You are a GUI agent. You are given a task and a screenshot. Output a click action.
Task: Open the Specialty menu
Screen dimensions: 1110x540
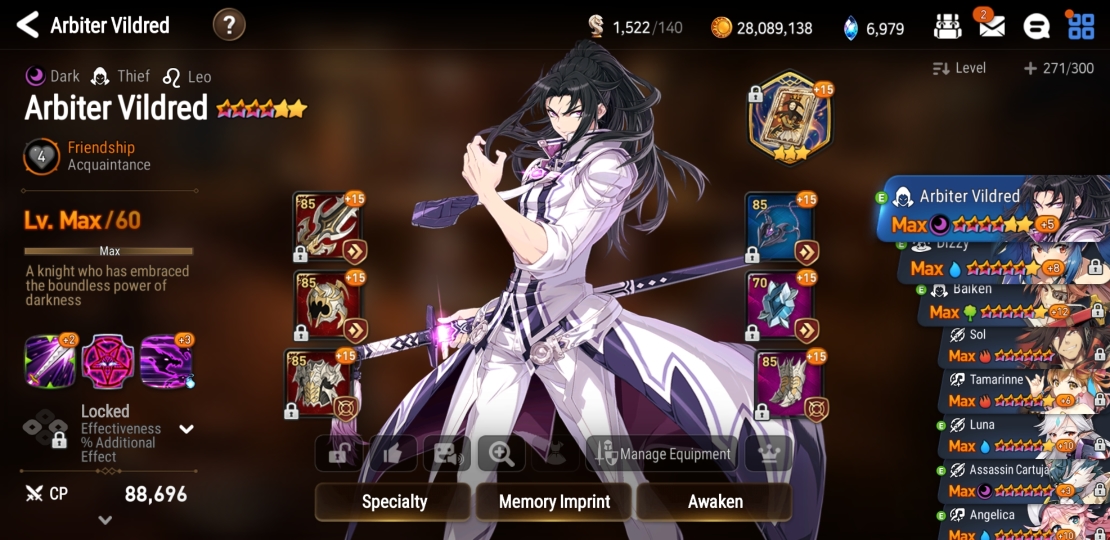coord(394,502)
